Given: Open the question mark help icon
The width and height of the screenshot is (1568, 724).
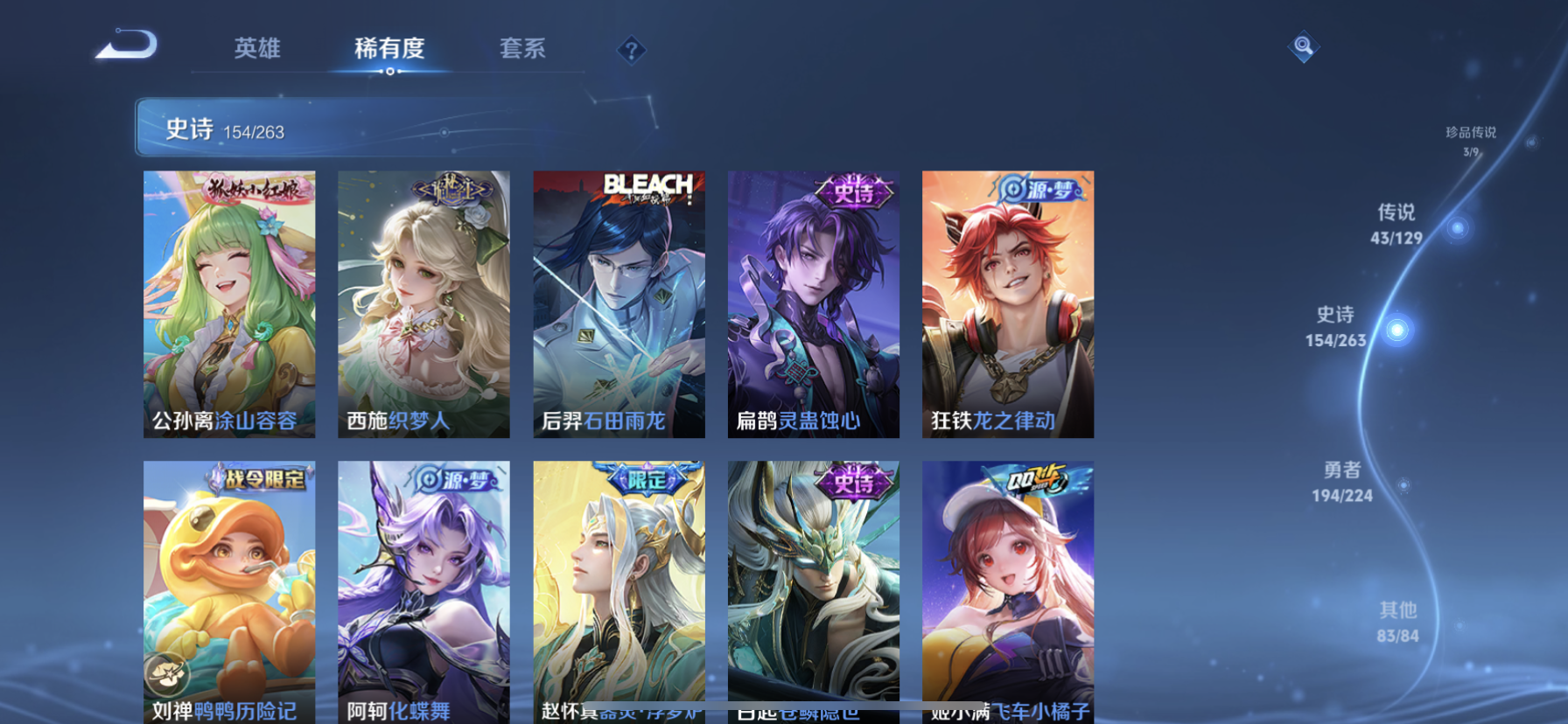Looking at the screenshot, I should coord(631,50).
